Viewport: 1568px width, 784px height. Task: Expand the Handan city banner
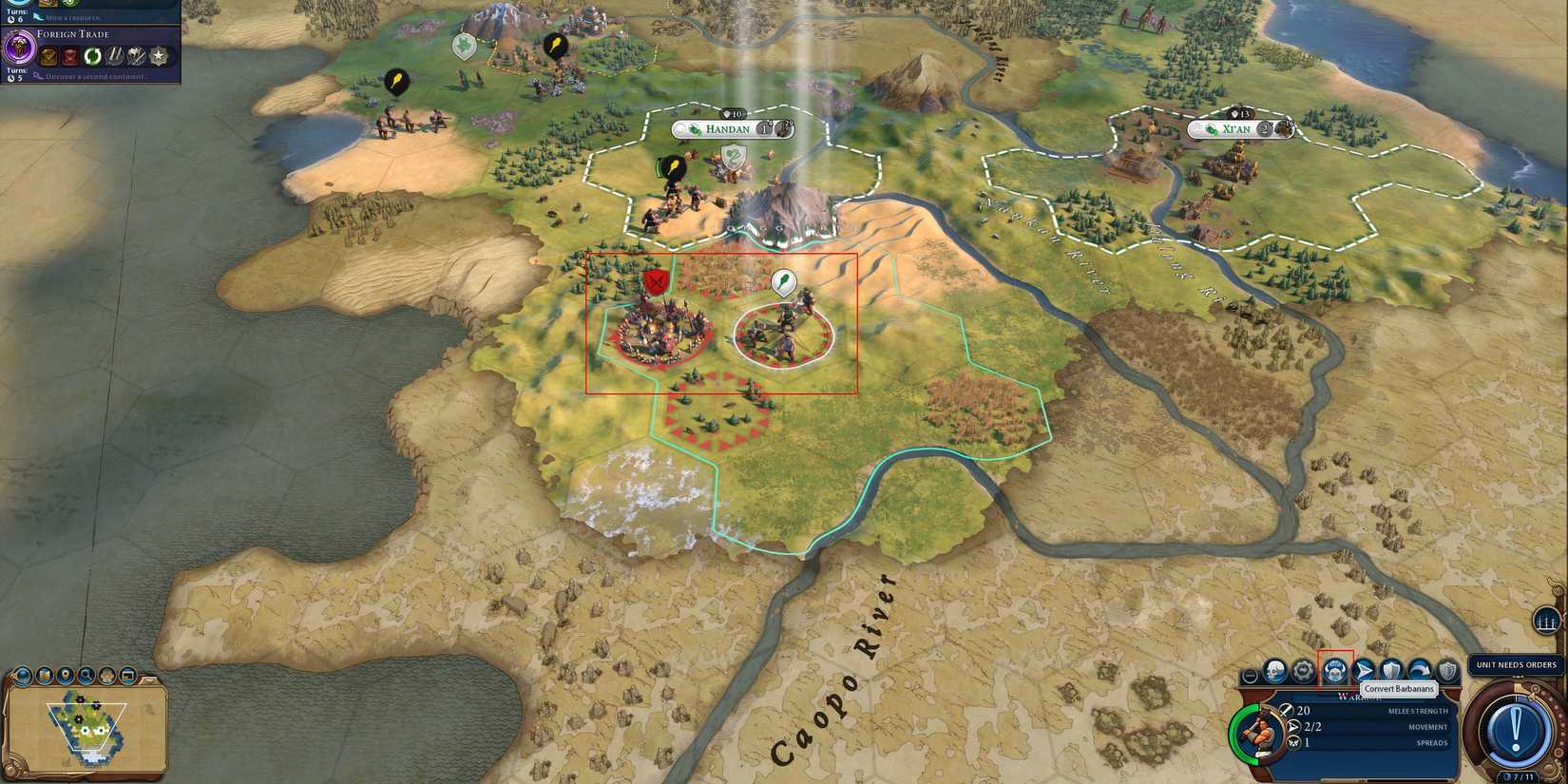pyautogui.click(x=732, y=129)
